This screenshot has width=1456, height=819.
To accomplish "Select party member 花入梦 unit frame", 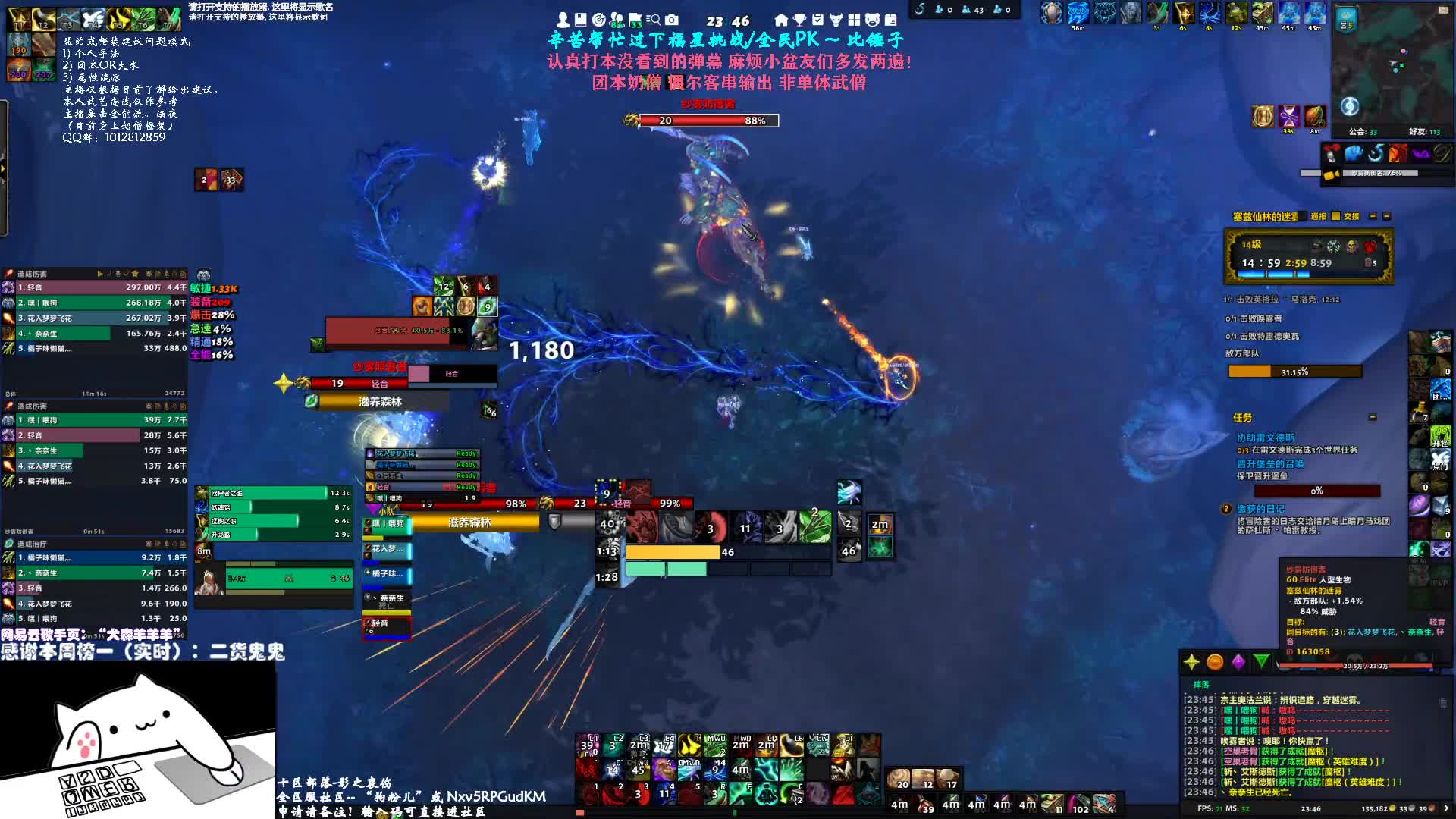I will [x=388, y=549].
